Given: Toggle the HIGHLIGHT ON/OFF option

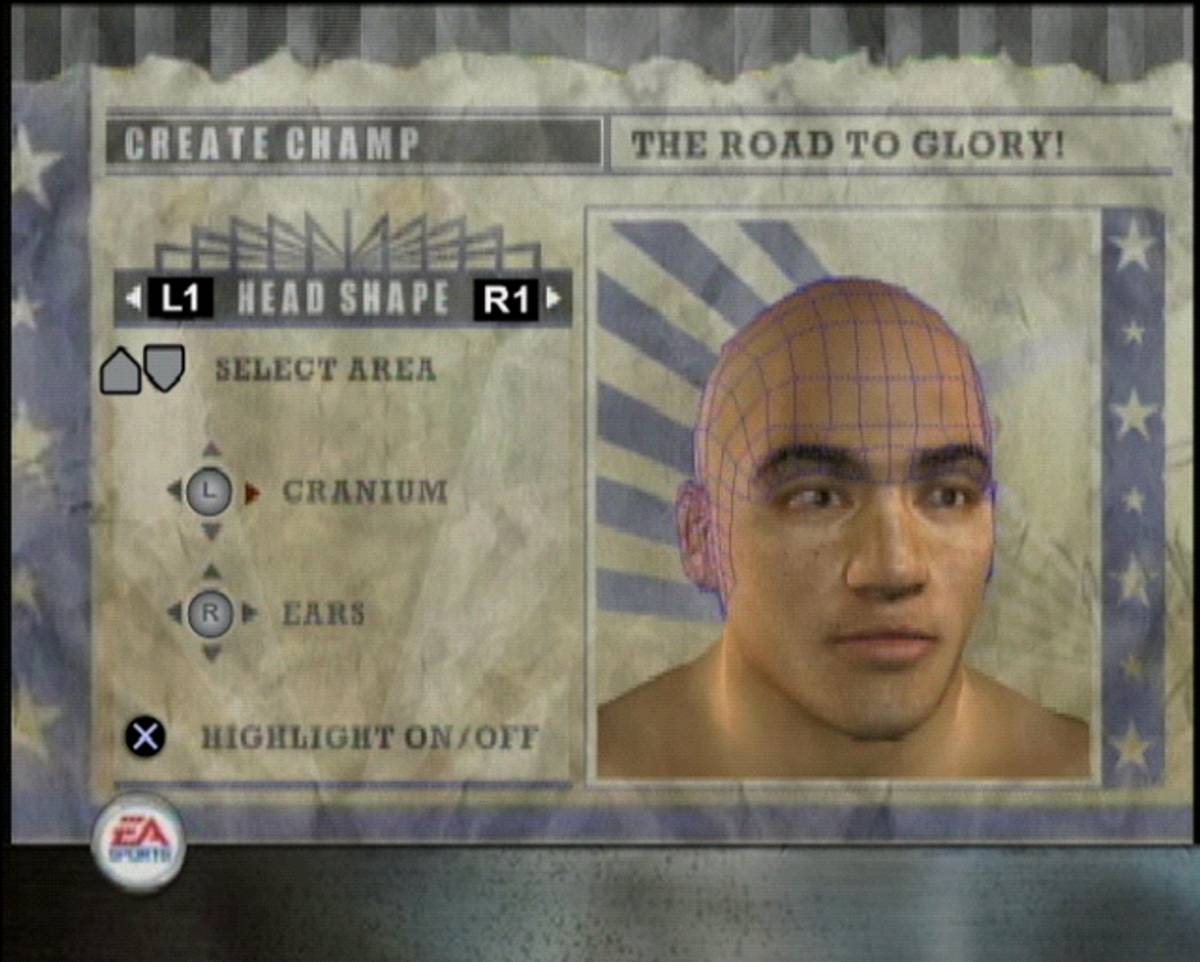Looking at the screenshot, I should pos(369,738).
